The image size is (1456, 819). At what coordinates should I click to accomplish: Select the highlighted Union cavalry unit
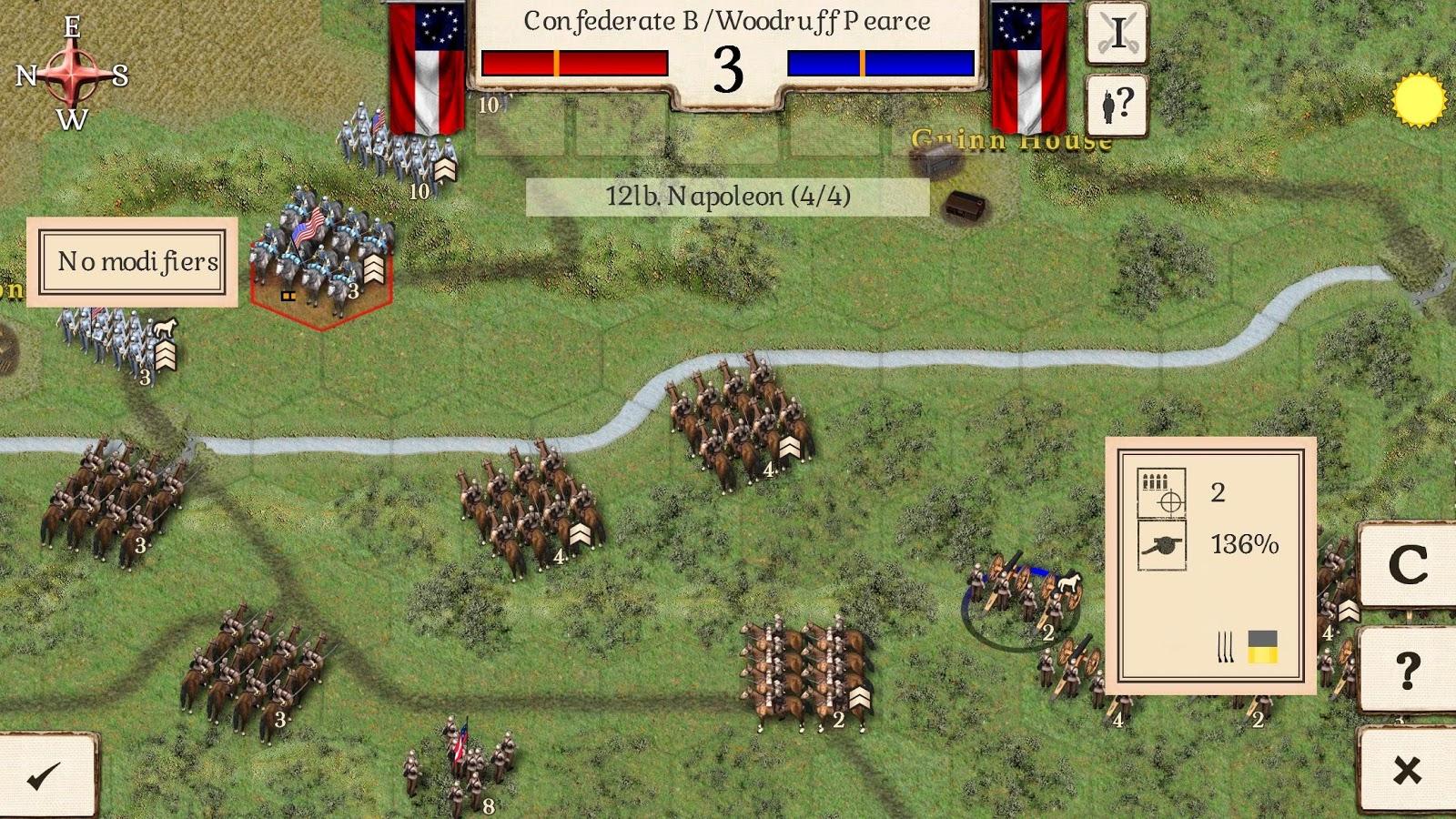[321, 255]
